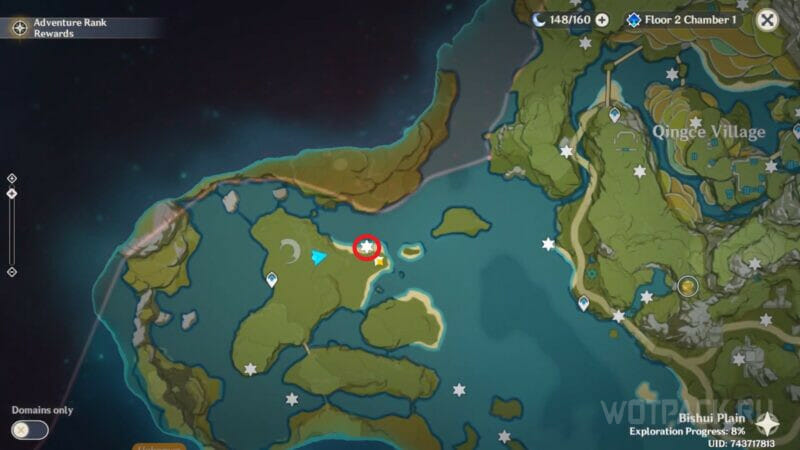Zoom out with the map slider's bottom button
Viewport: 800px width, 450px height.
click(11, 271)
